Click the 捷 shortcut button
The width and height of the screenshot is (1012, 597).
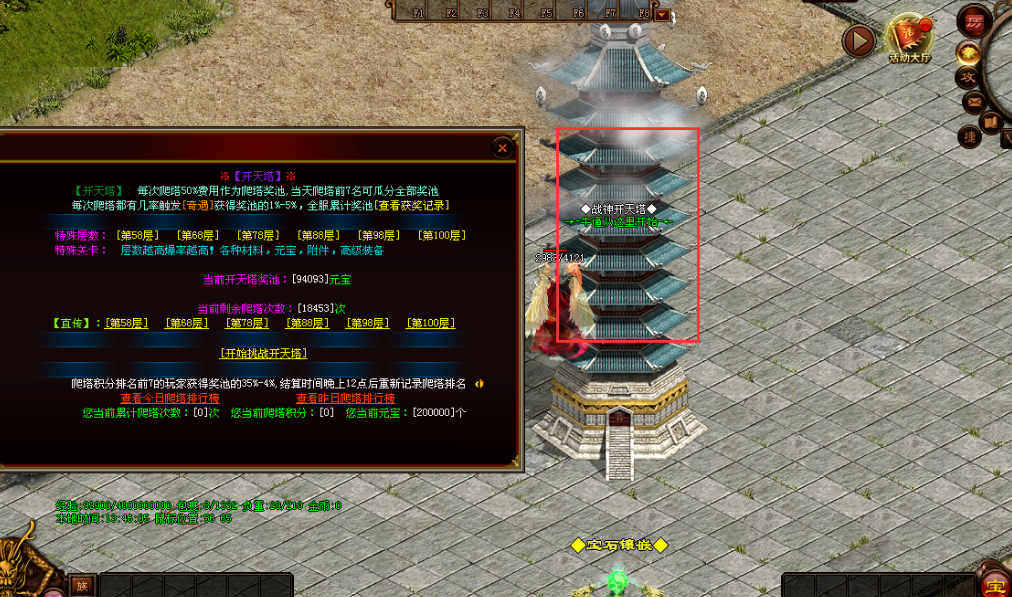pos(968,136)
